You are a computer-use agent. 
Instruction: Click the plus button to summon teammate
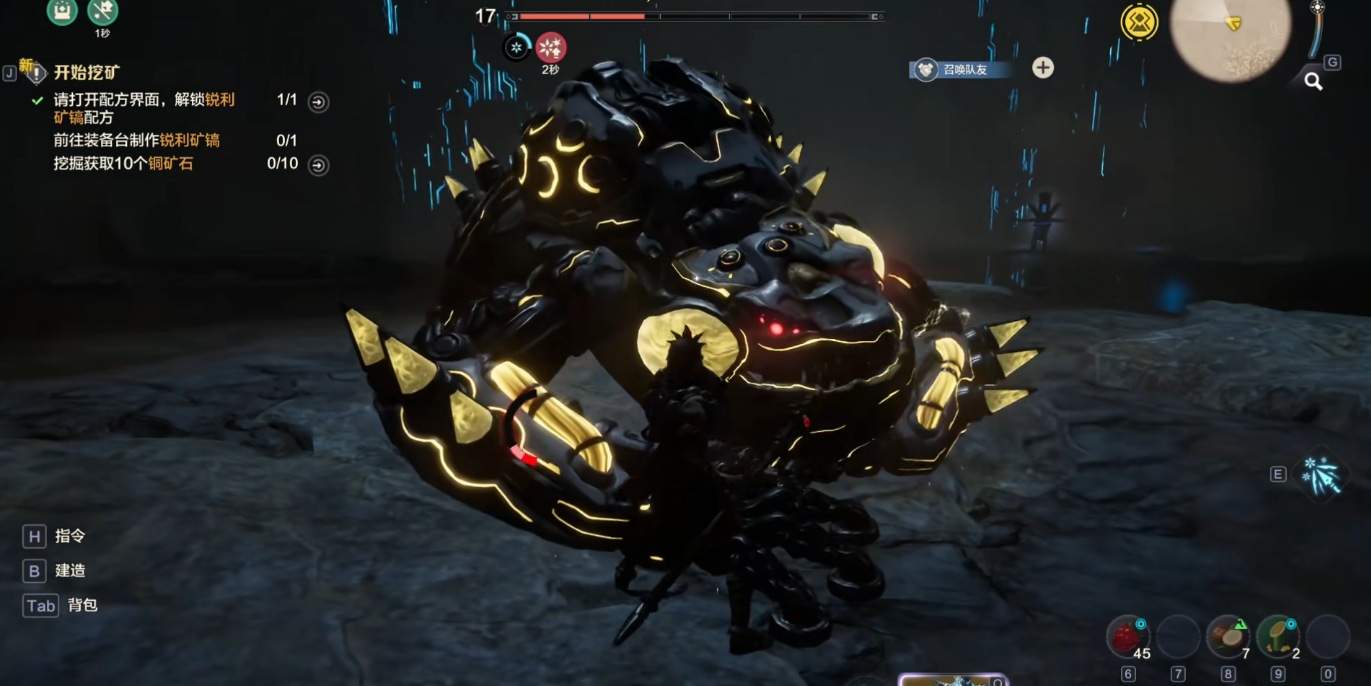(x=1043, y=68)
